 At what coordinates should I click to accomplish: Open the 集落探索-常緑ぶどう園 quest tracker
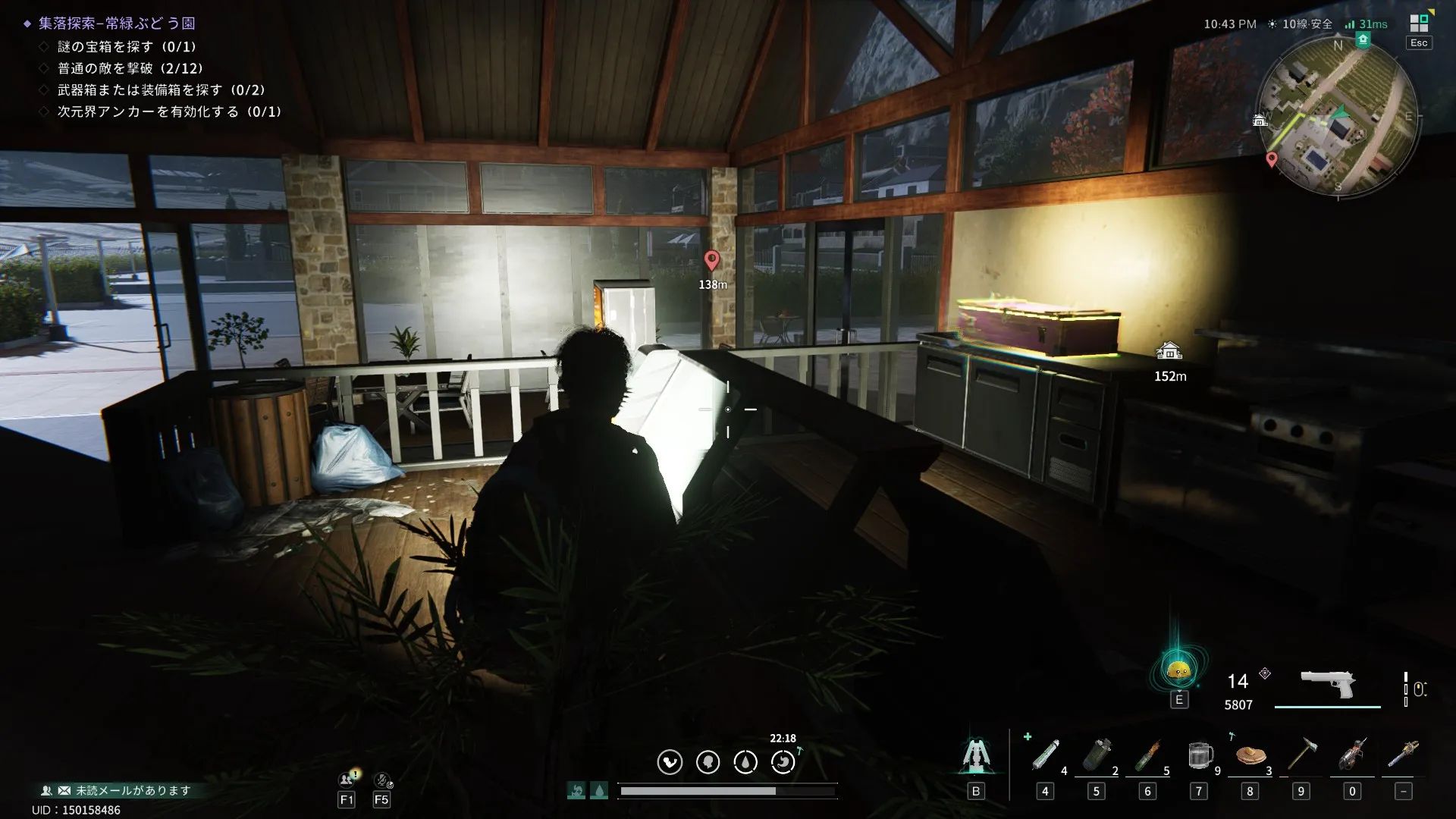117,24
